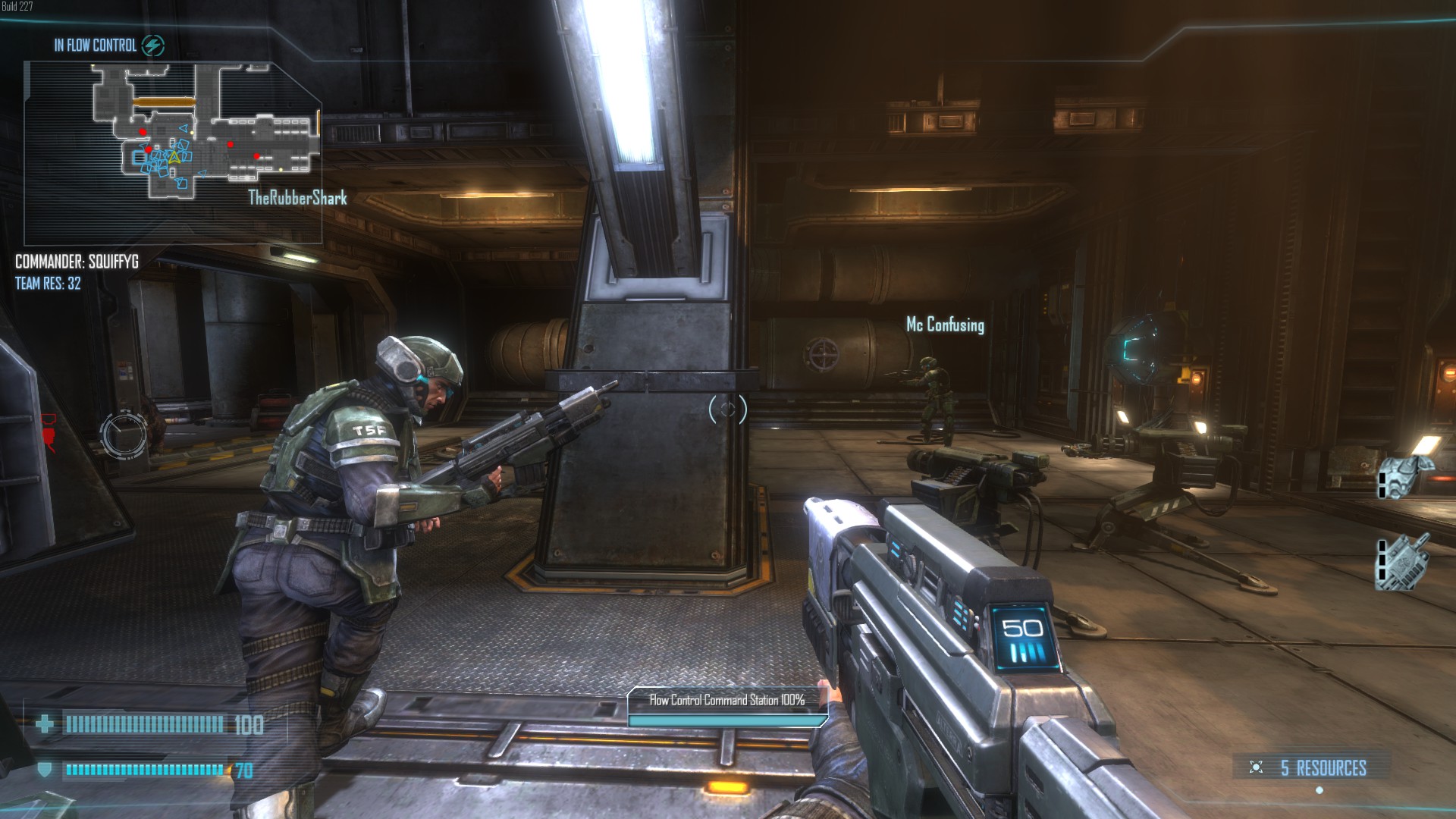This screenshot has width=1456, height=819.
Task: Click the weapon upgrade level icon
Action: coord(1404,561)
